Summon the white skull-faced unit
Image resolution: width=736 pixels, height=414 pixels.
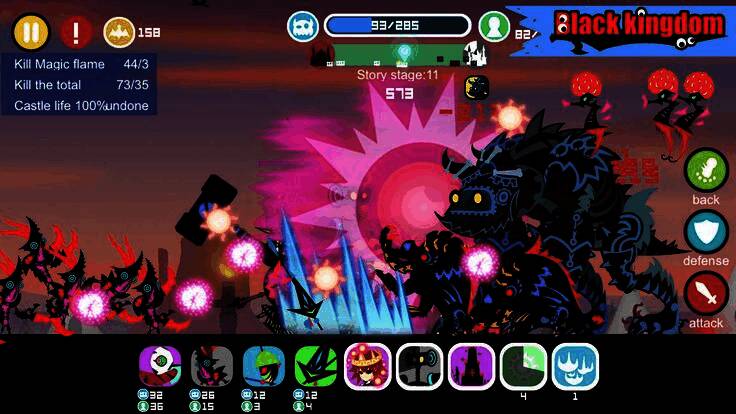click(x=158, y=367)
